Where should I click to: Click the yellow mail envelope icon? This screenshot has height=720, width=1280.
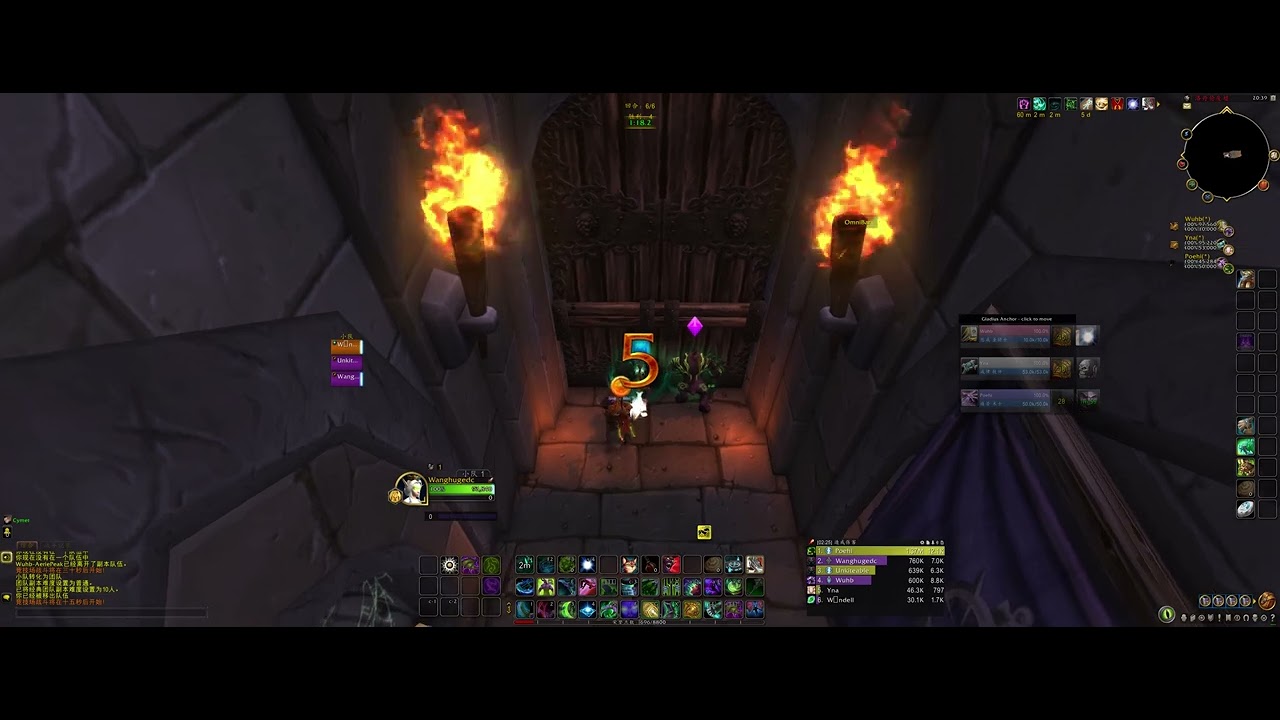(1187, 104)
